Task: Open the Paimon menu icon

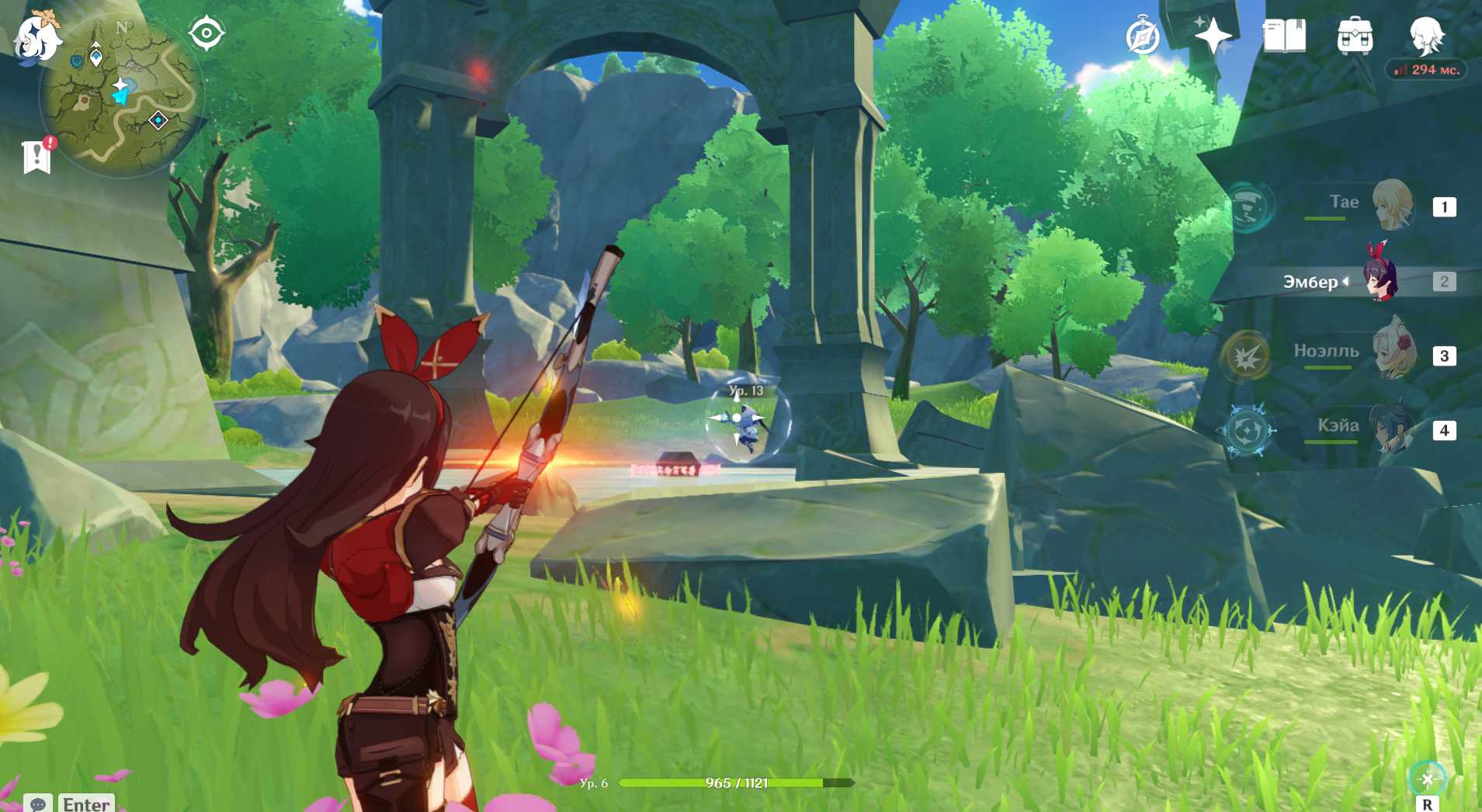Action: [x=36, y=36]
